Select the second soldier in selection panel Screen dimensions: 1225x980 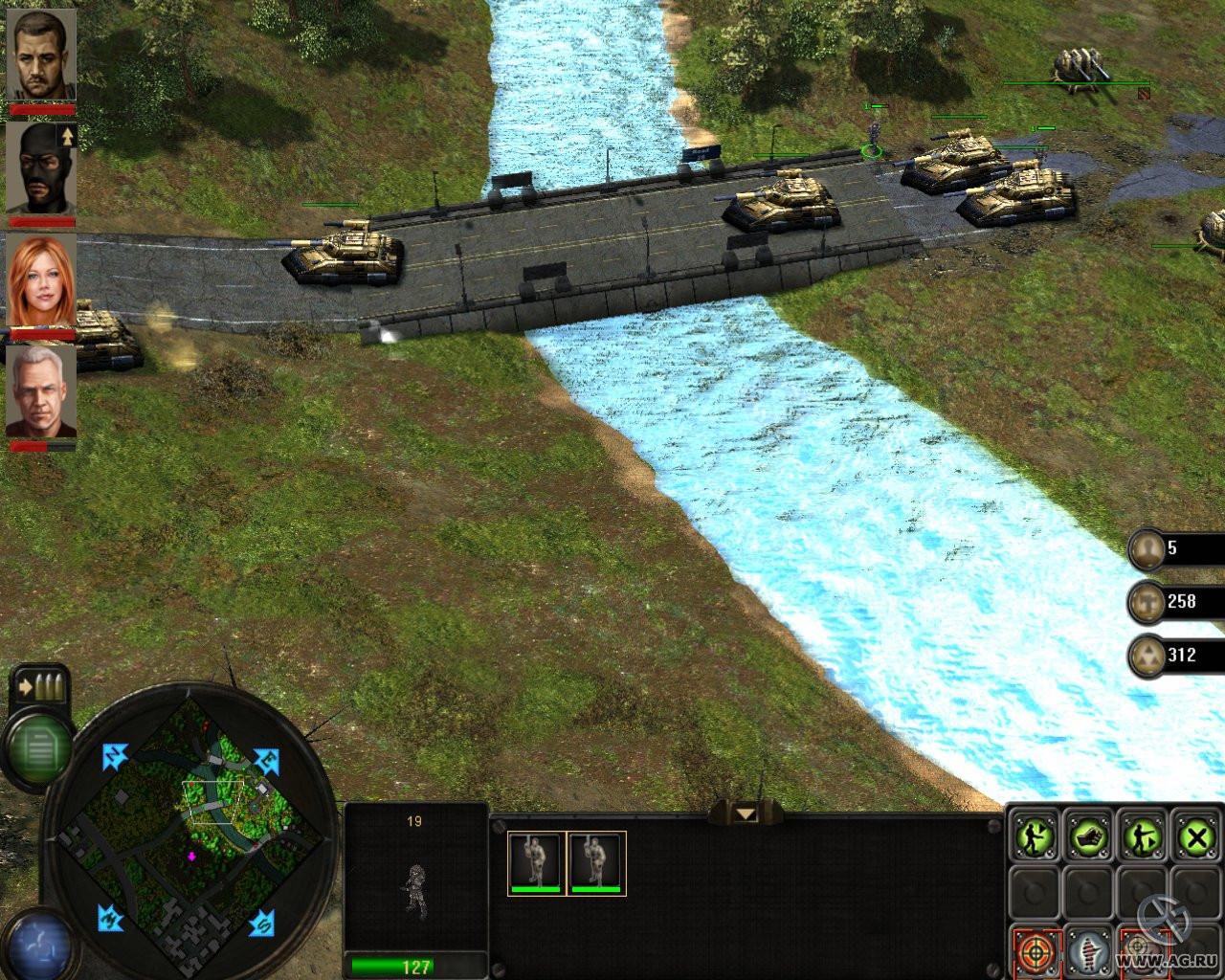coord(596,862)
